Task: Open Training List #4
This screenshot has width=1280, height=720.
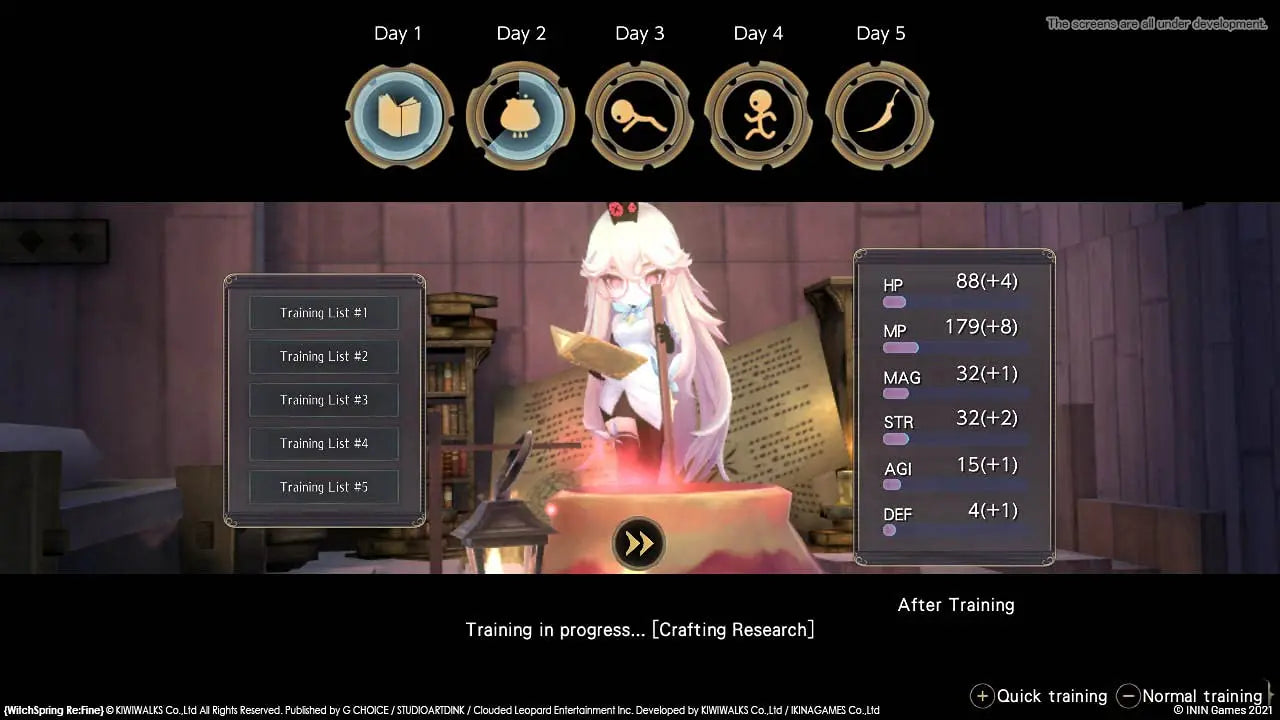Action: (x=323, y=443)
